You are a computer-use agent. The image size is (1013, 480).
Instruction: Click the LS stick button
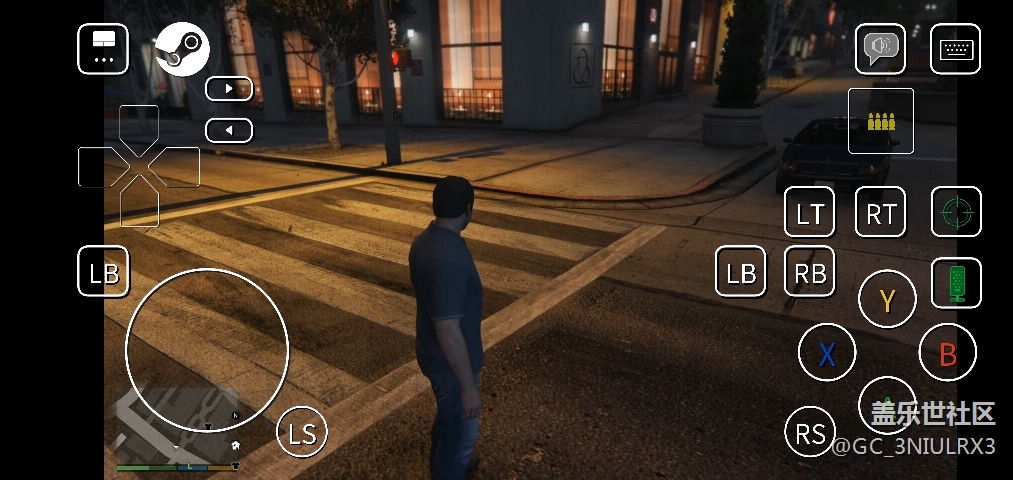click(302, 432)
